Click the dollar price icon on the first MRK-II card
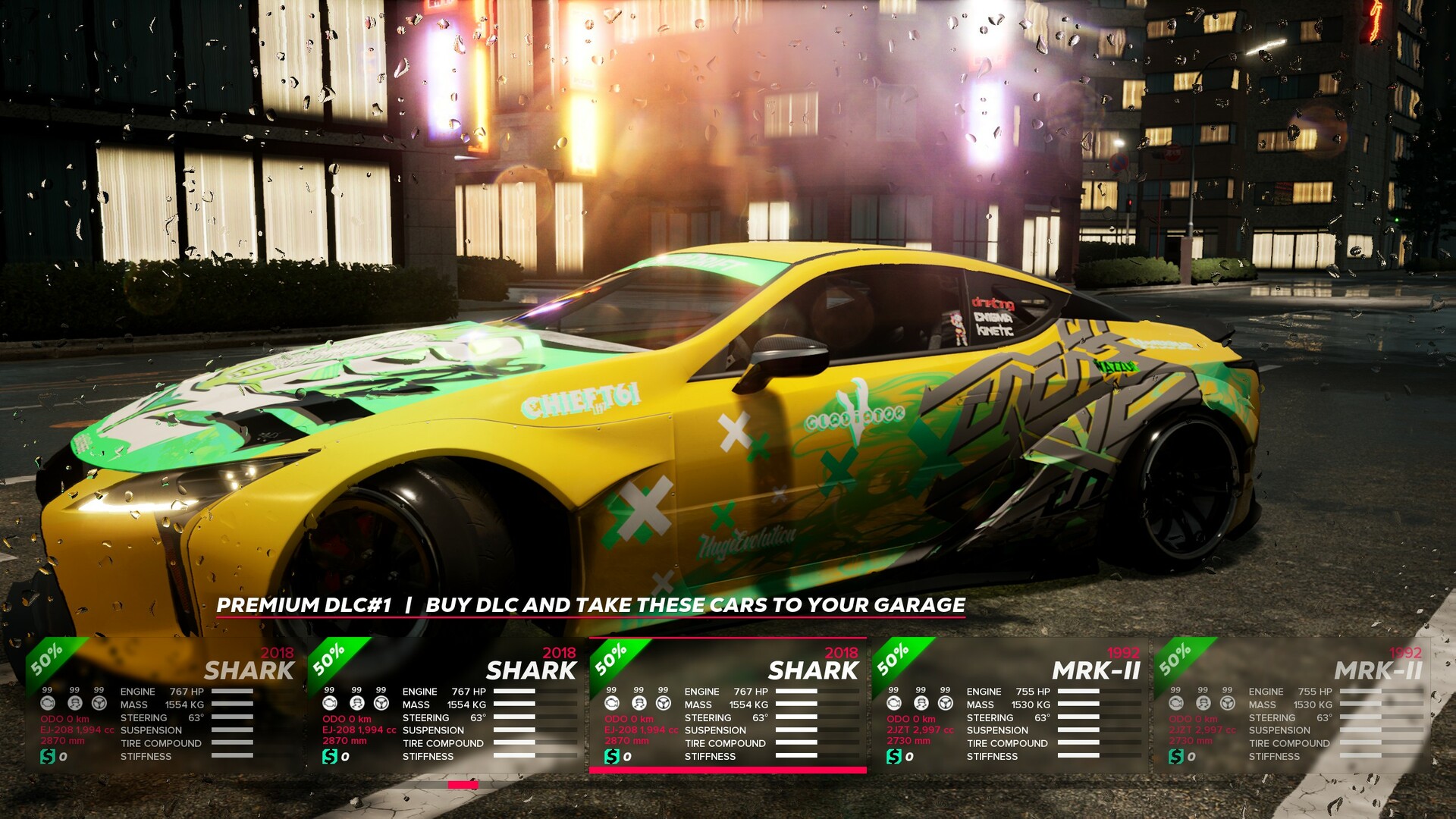The height and width of the screenshot is (819, 1456). tap(894, 755)
